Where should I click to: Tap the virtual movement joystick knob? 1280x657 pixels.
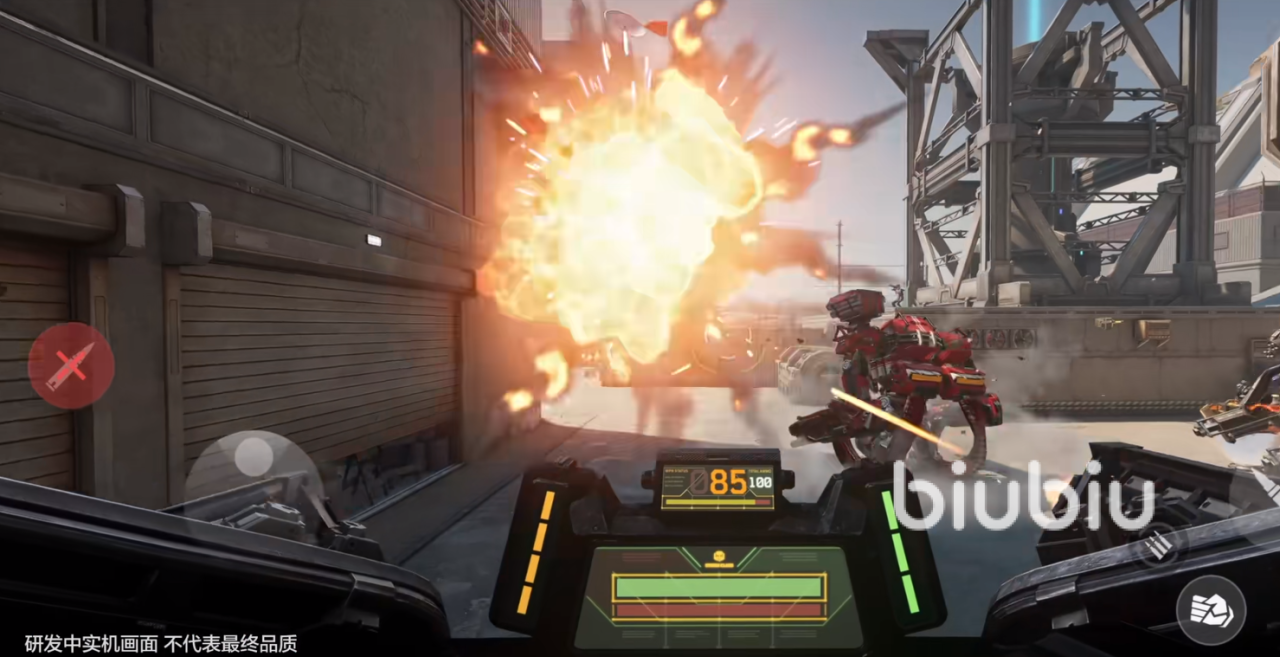[x=254, y=458]
